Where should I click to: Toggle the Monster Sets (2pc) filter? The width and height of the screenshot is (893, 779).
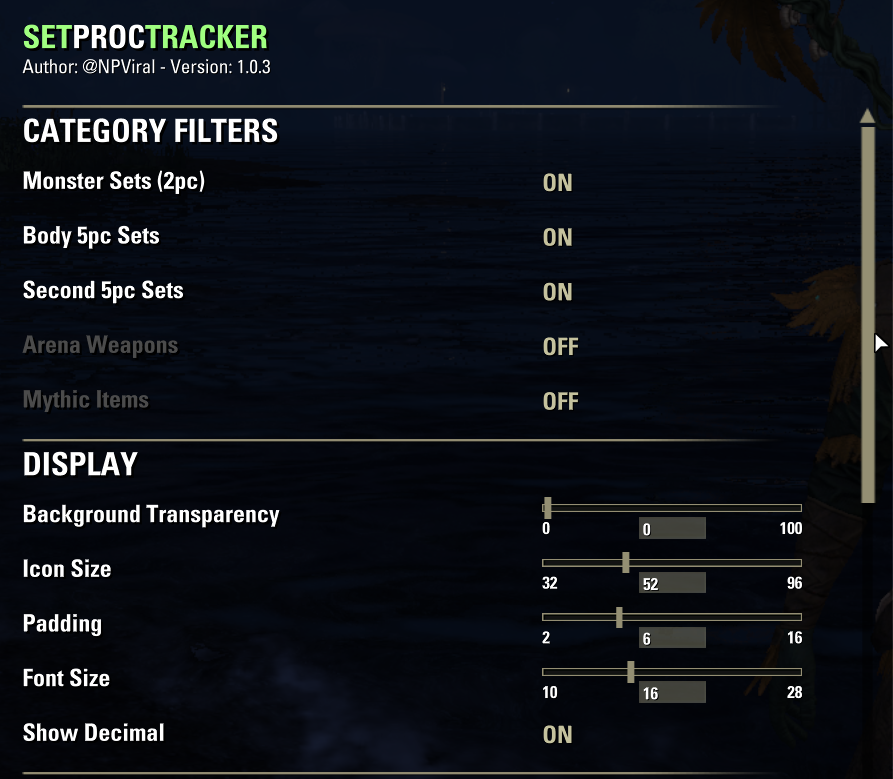click(557, 183)
